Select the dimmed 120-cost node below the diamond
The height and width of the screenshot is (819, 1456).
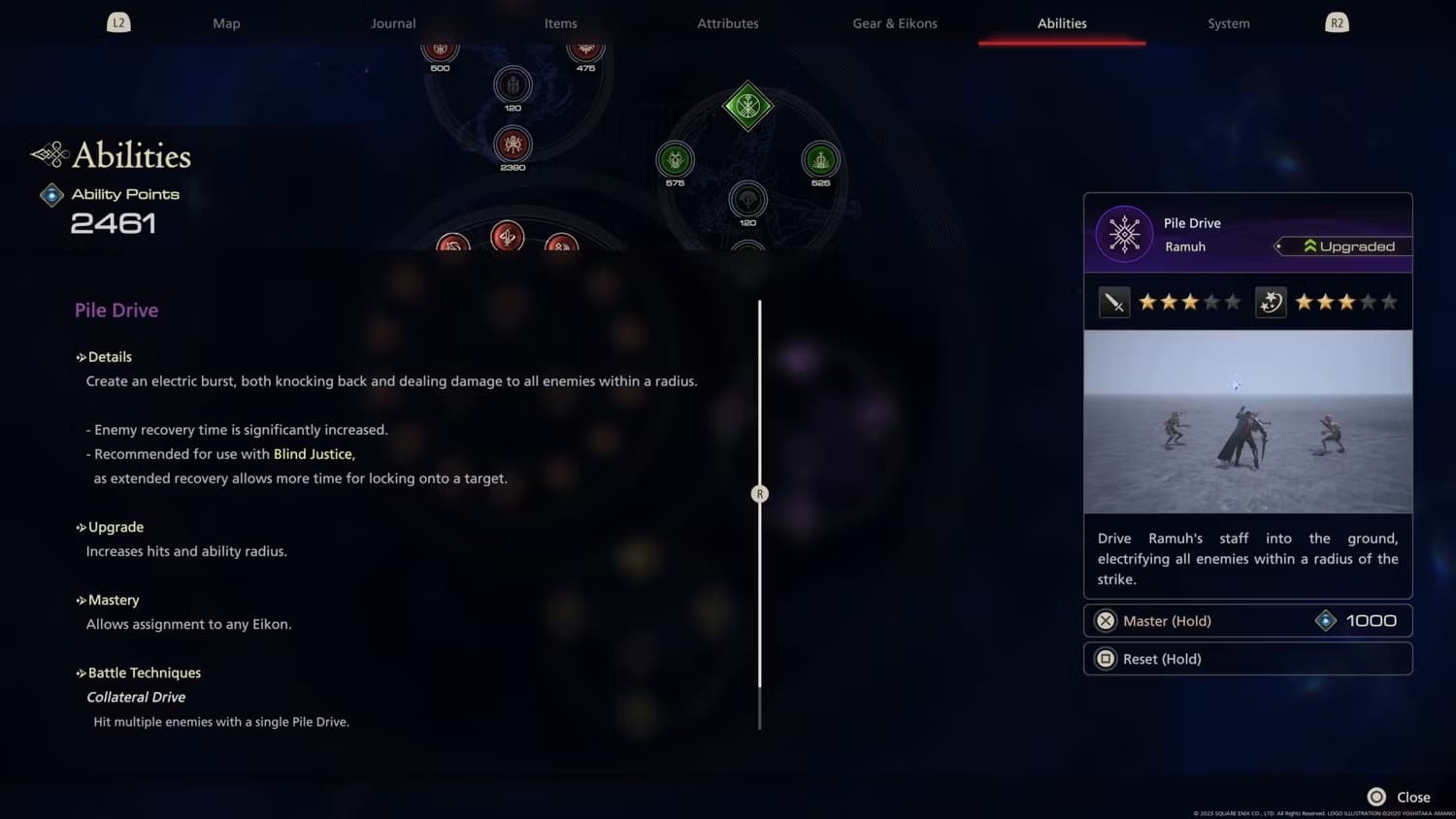pos(745,199)
